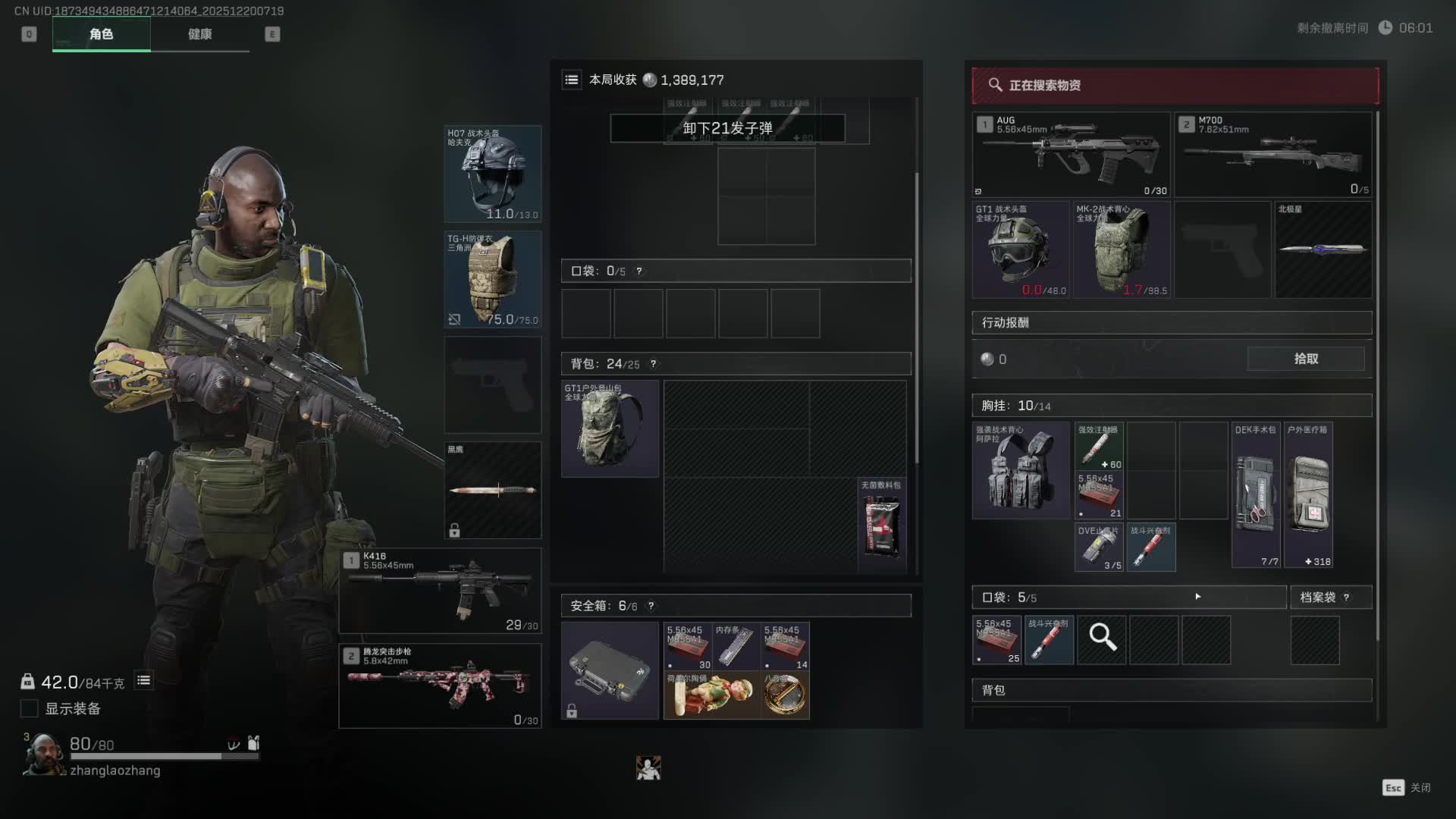Pick the M700 sniper rifle slot

coord(1273,155)
